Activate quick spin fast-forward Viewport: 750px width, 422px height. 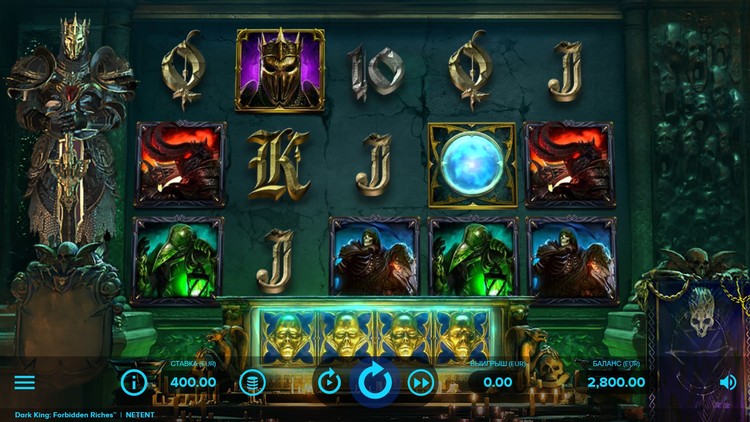click(422, 381)
